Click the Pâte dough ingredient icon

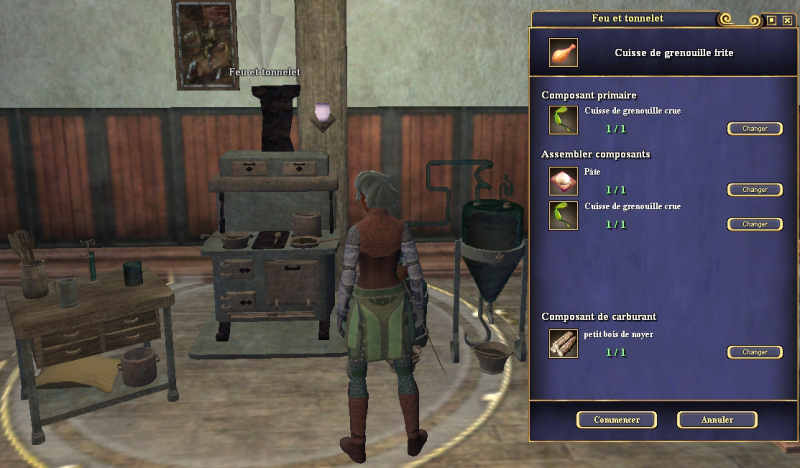coord(563,181)
